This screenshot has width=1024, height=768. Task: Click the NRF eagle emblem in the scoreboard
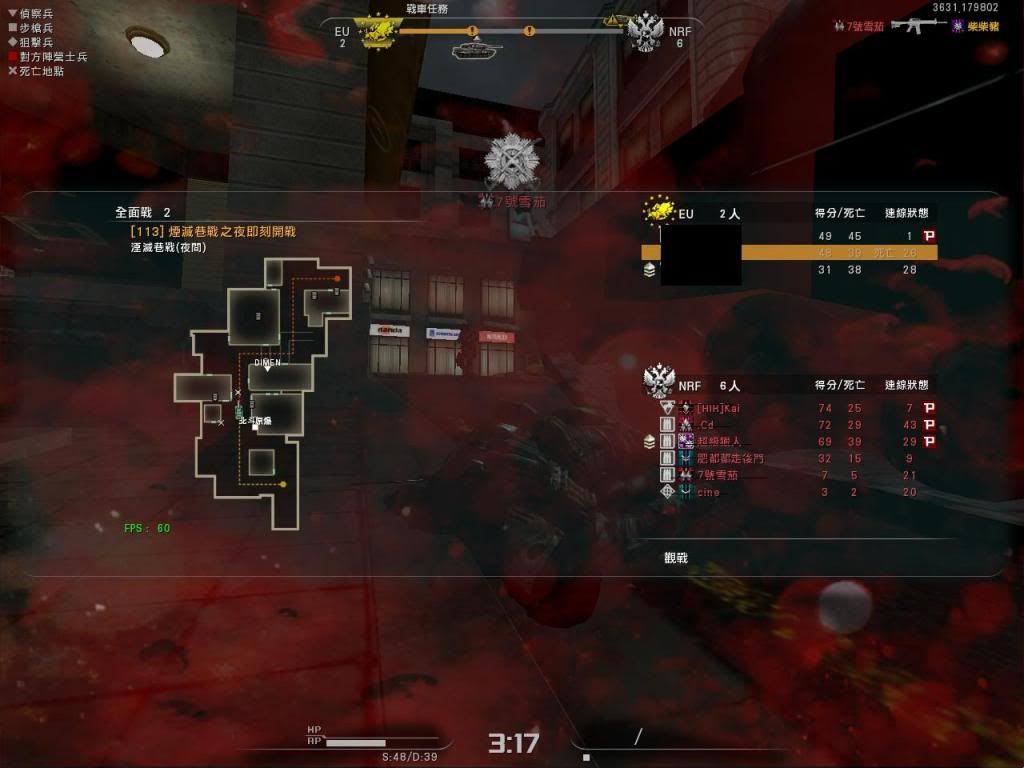click(x=659, y=381)
